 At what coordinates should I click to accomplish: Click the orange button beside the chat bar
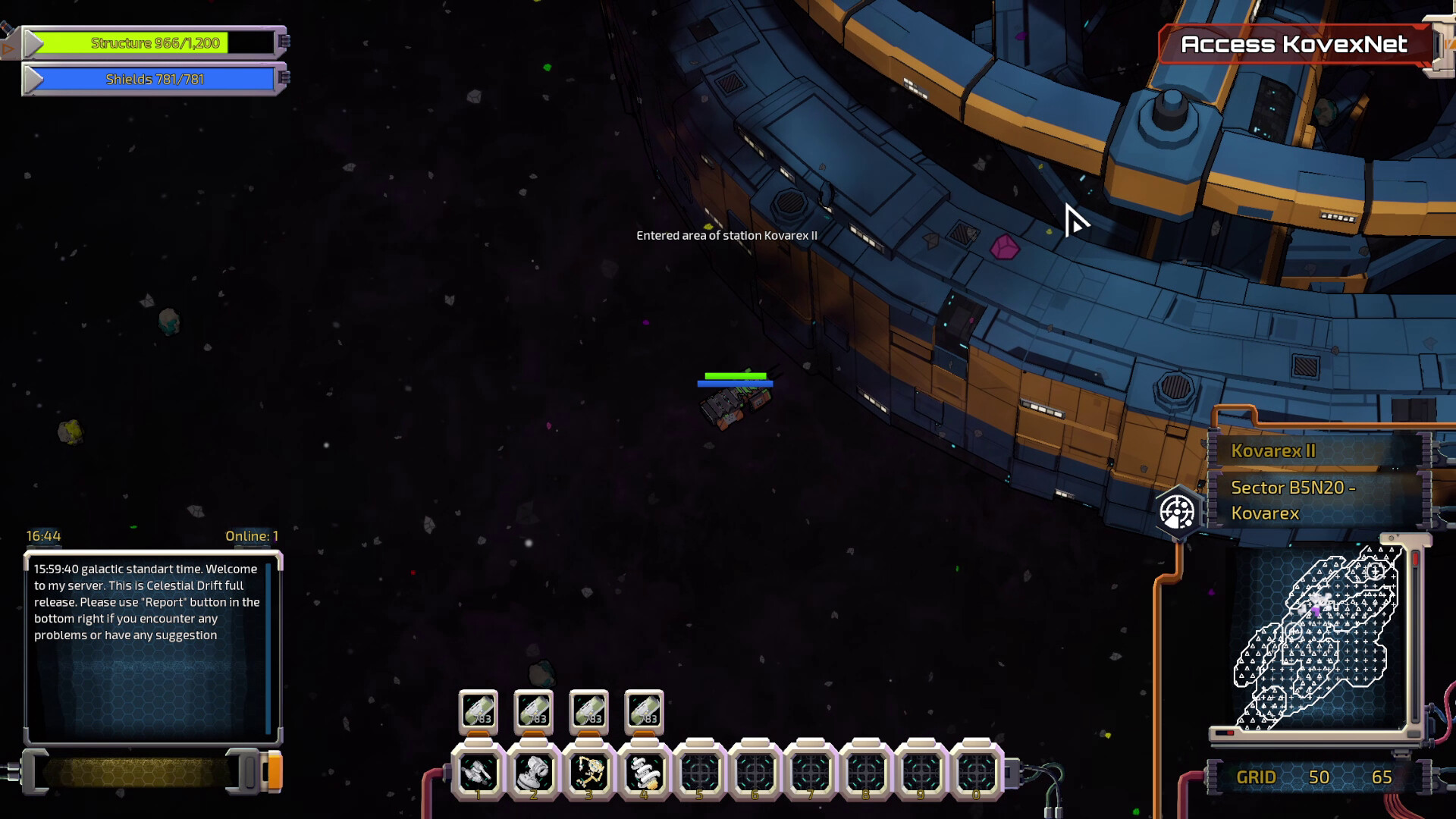coord(275,772)
